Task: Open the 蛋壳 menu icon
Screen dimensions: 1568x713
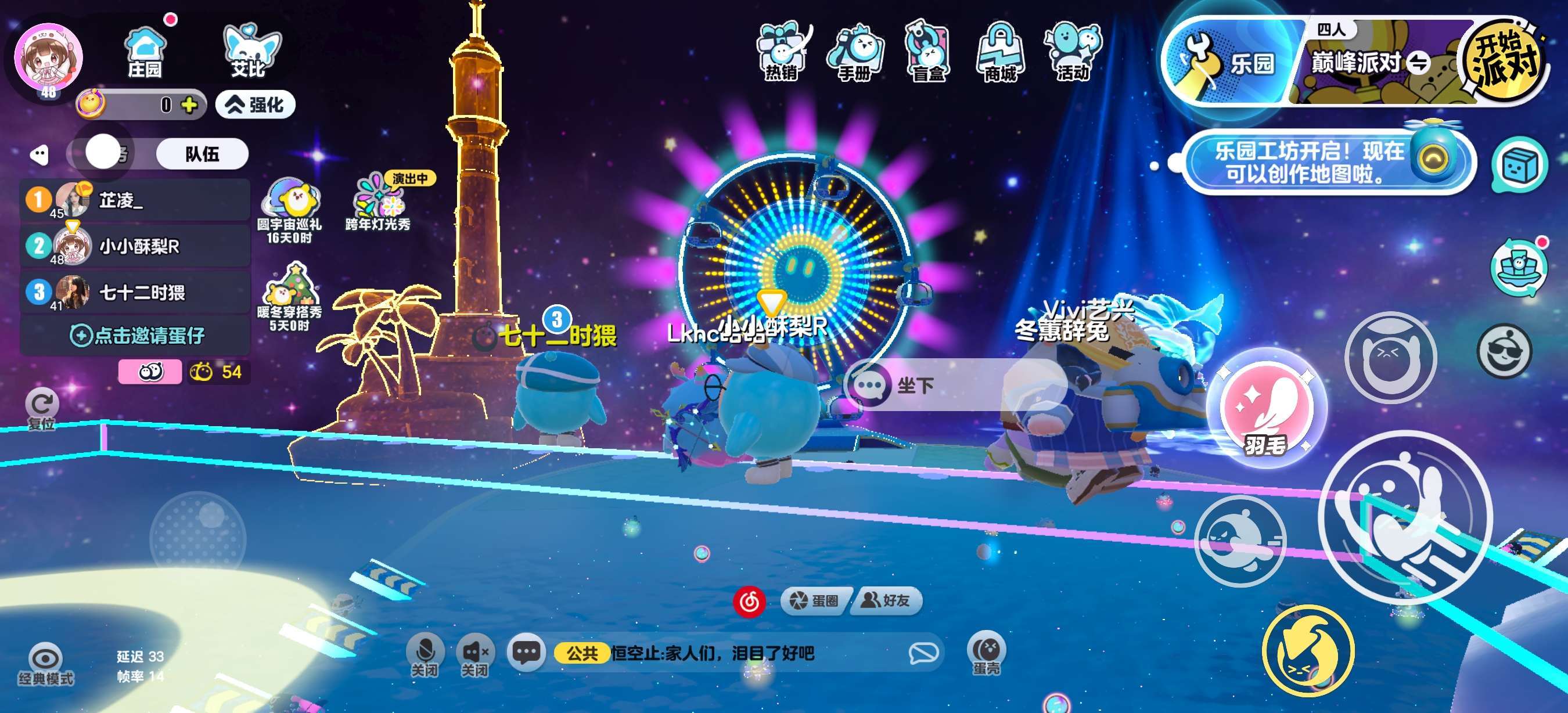Action: click(986, 654)
